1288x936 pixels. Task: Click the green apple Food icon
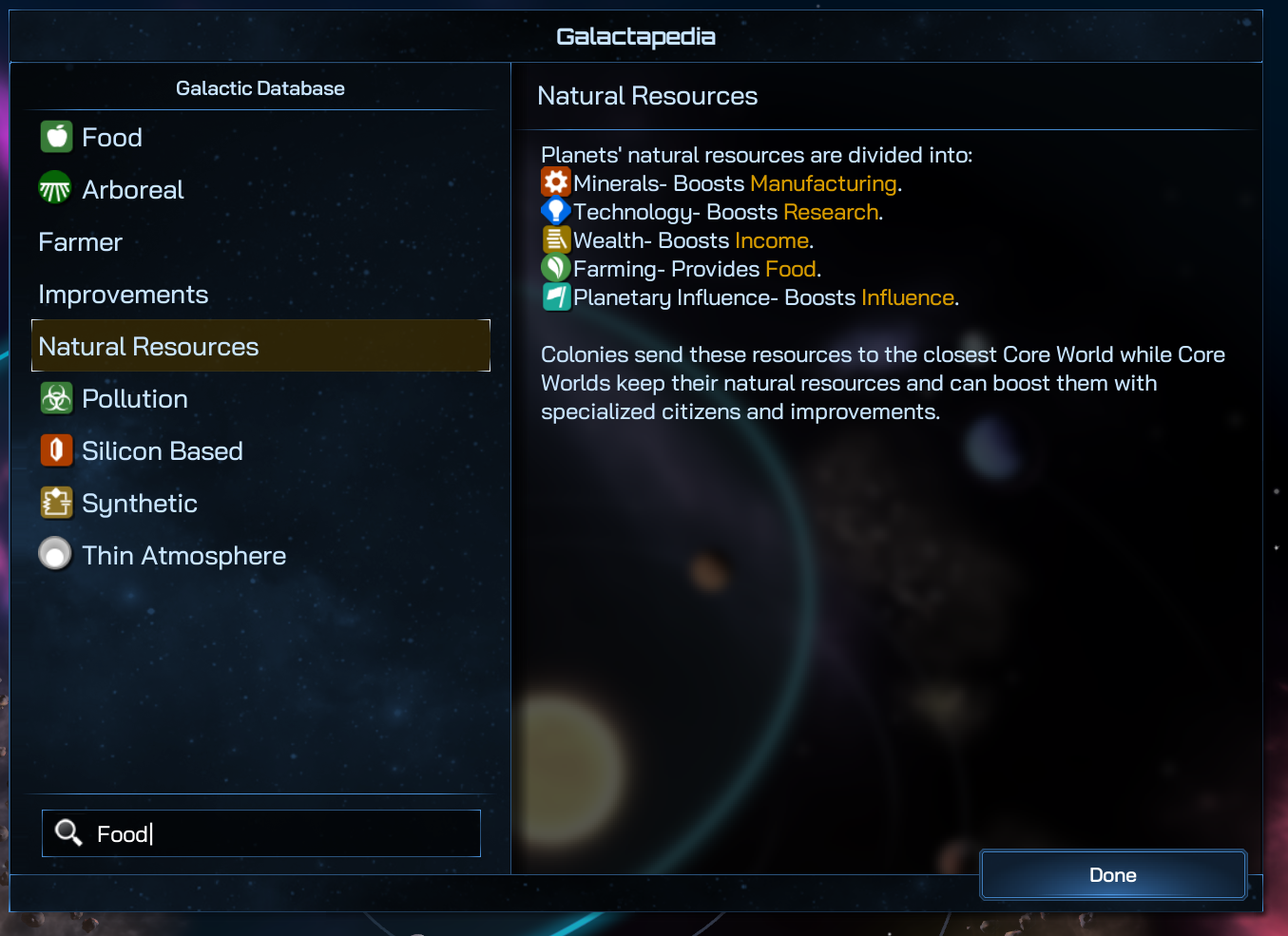pyautogui.click(x=56, y=136)
